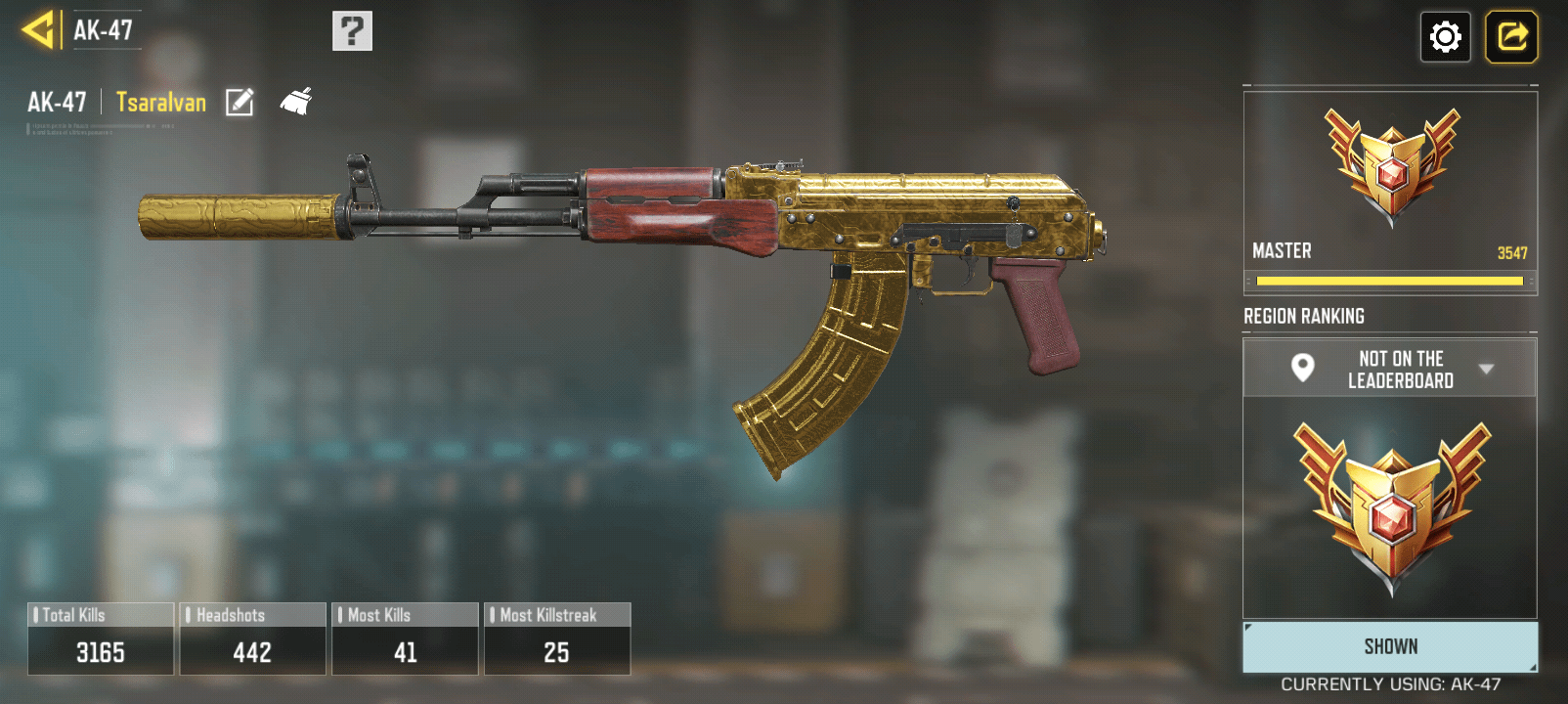
Task: Open the question mark help button
Action: [x=352, y=31]
